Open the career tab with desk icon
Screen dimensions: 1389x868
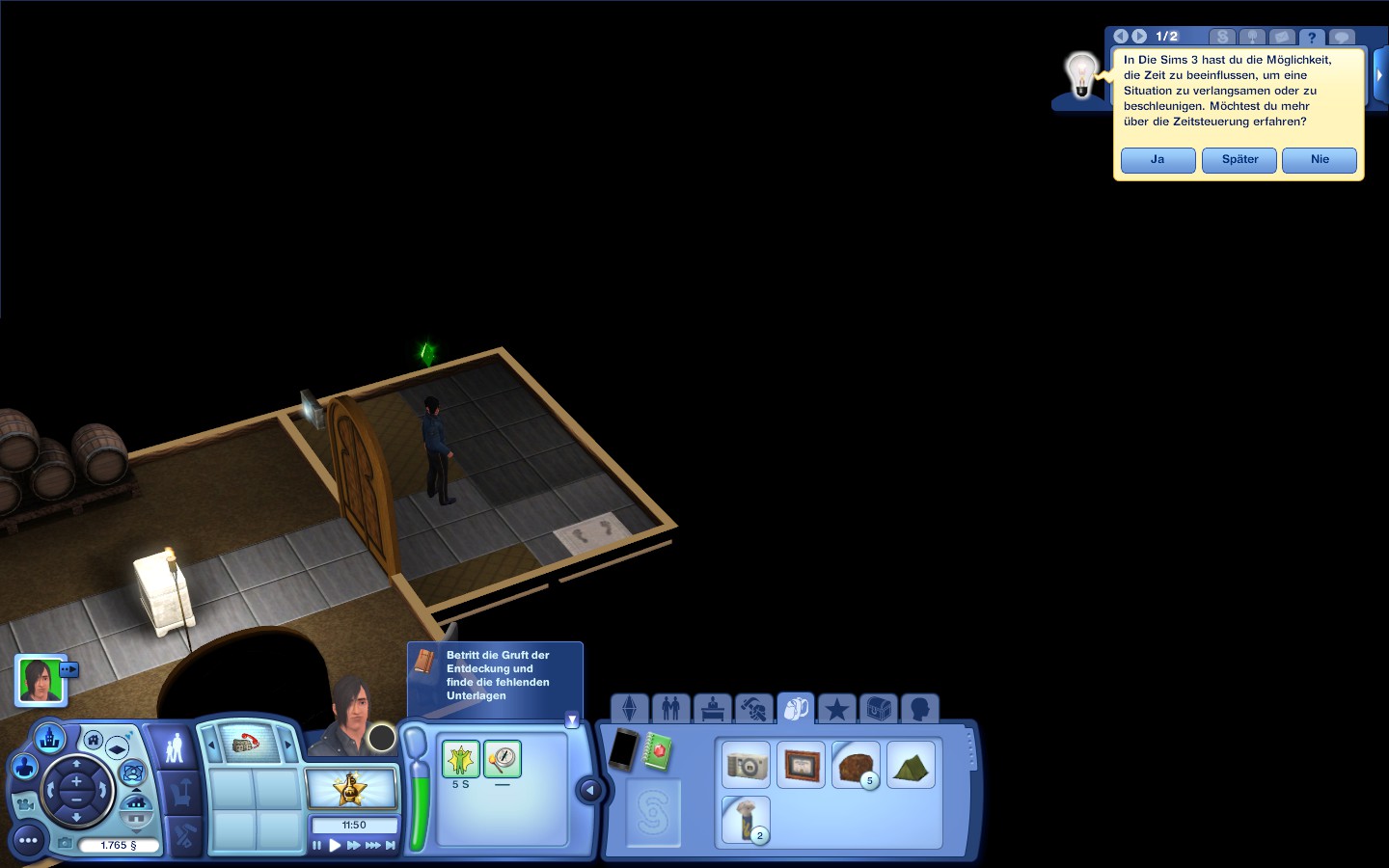point(712,709)
